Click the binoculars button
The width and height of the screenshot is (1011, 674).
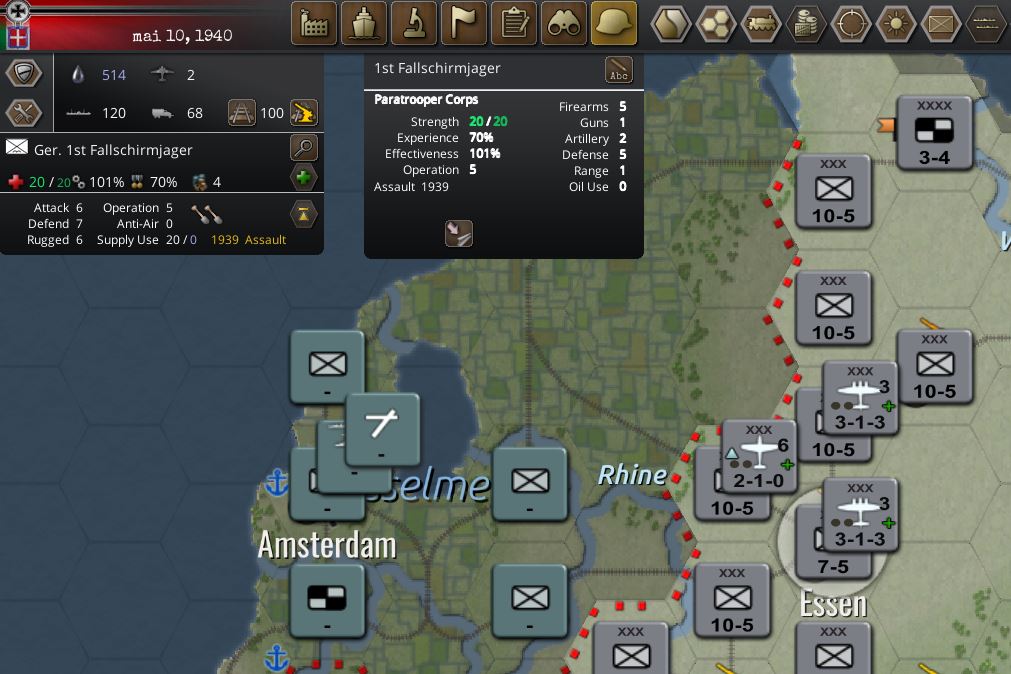pos(564,24)
